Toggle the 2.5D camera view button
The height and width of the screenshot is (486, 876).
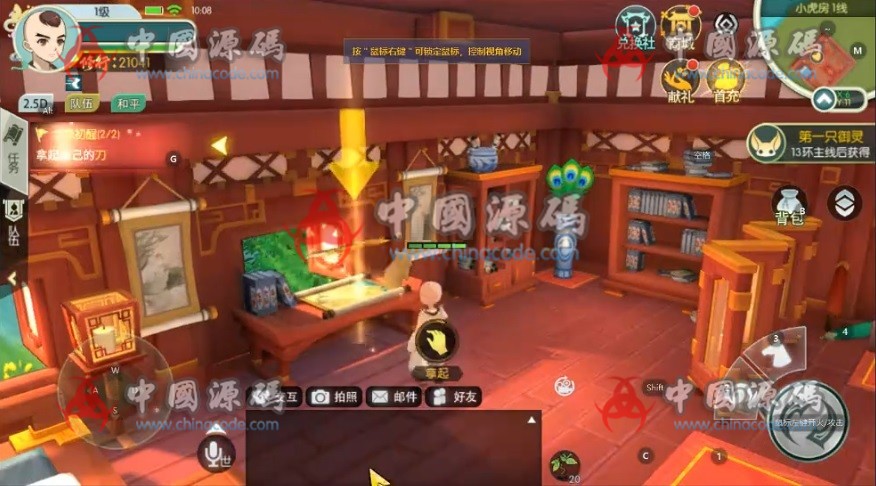pos(36,102)
